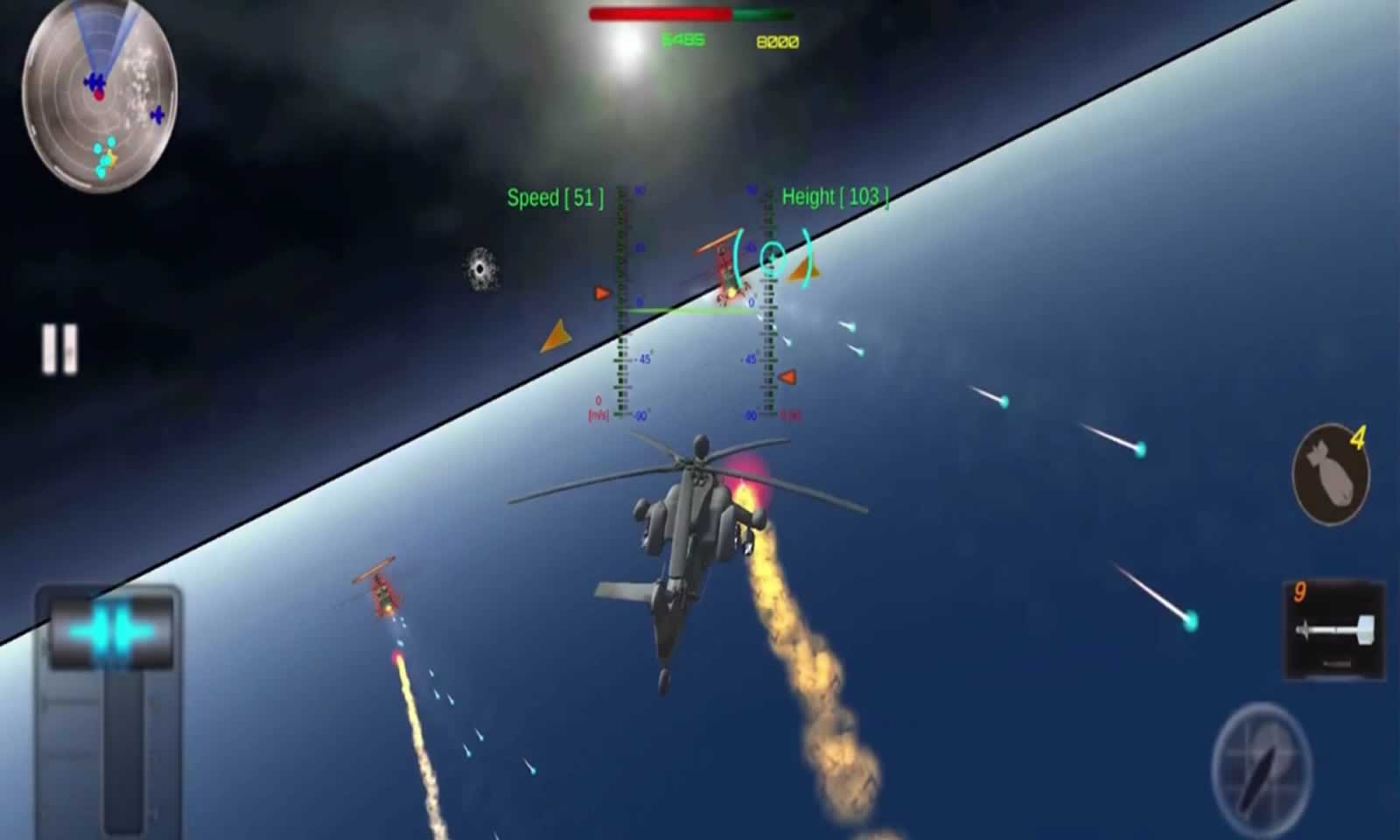Image resolution: width=1400 pixels, height=840 pixels.
Task: Pause the game
Action: [x=59, y=349]
